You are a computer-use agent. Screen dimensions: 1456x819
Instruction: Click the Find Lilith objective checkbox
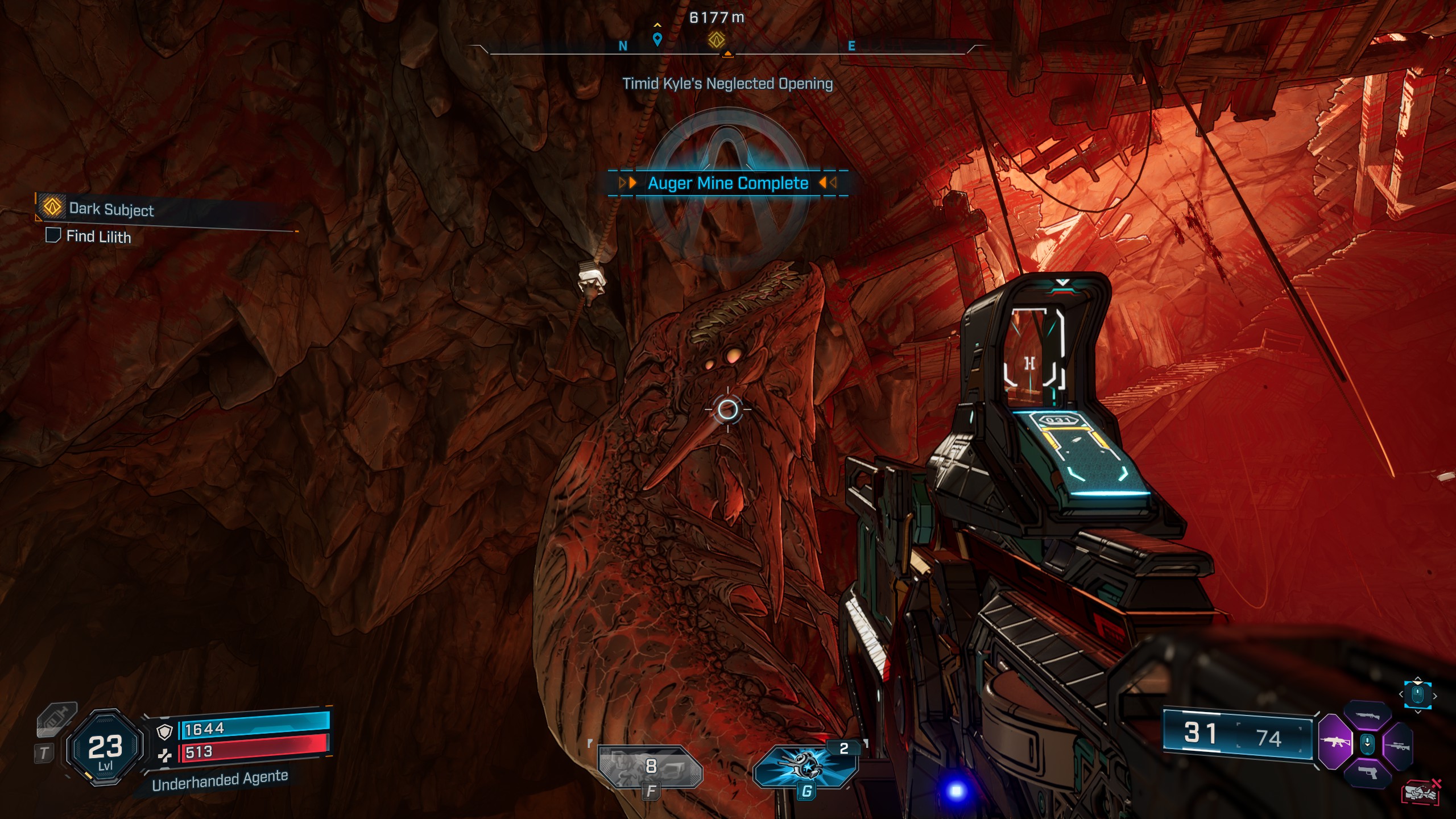coord(53,235)
